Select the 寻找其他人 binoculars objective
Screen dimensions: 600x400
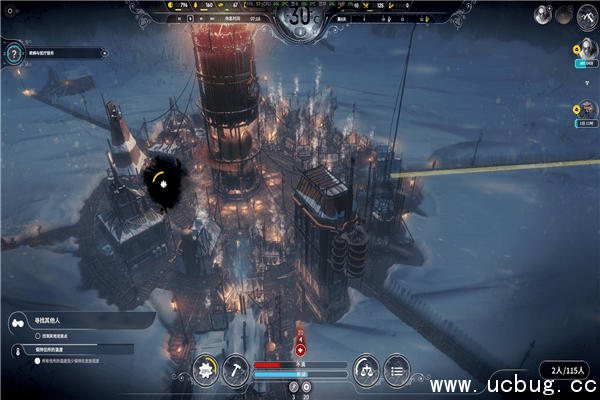pyautogui.click(x=18, y=321)
